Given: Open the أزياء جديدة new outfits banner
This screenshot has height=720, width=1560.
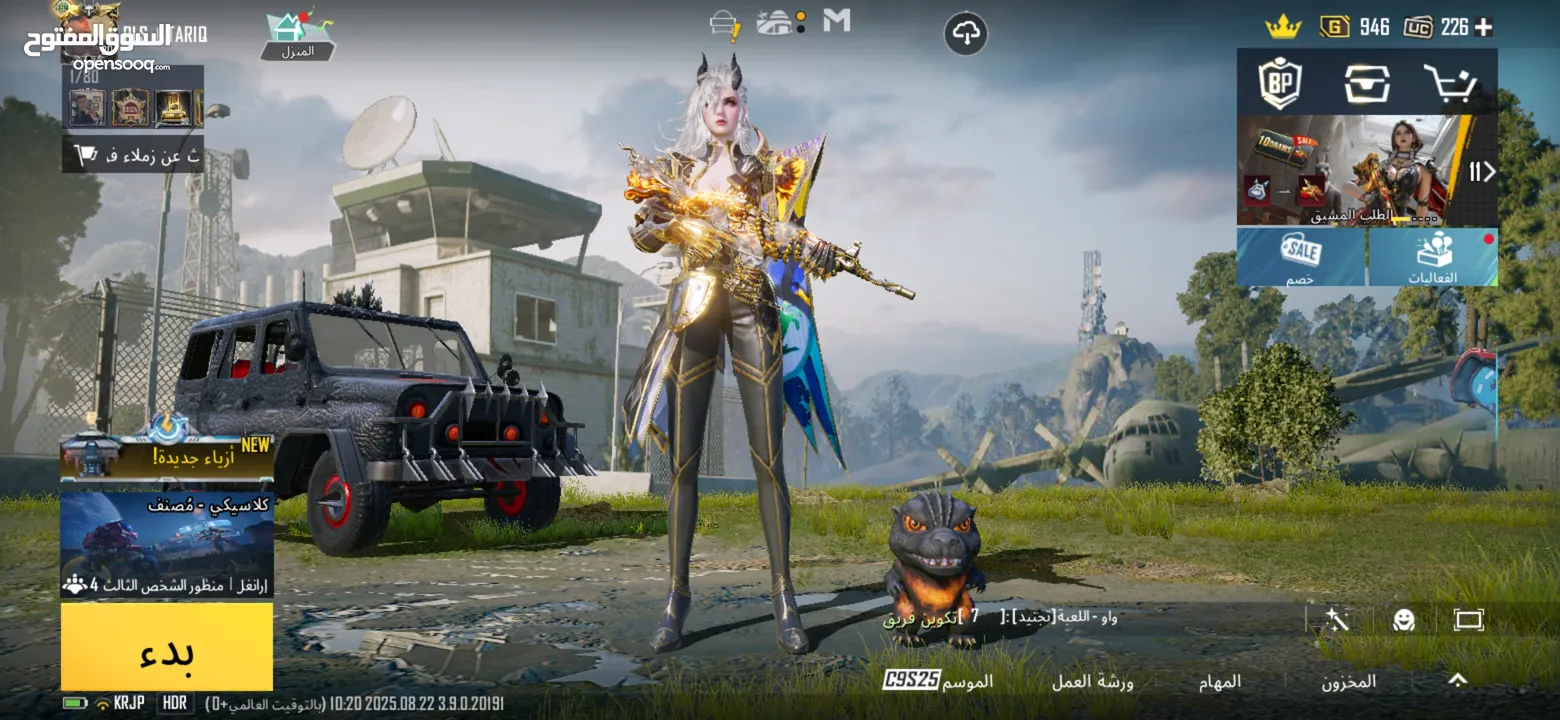Looking at the screenshot, I should (x=167, y=457).
